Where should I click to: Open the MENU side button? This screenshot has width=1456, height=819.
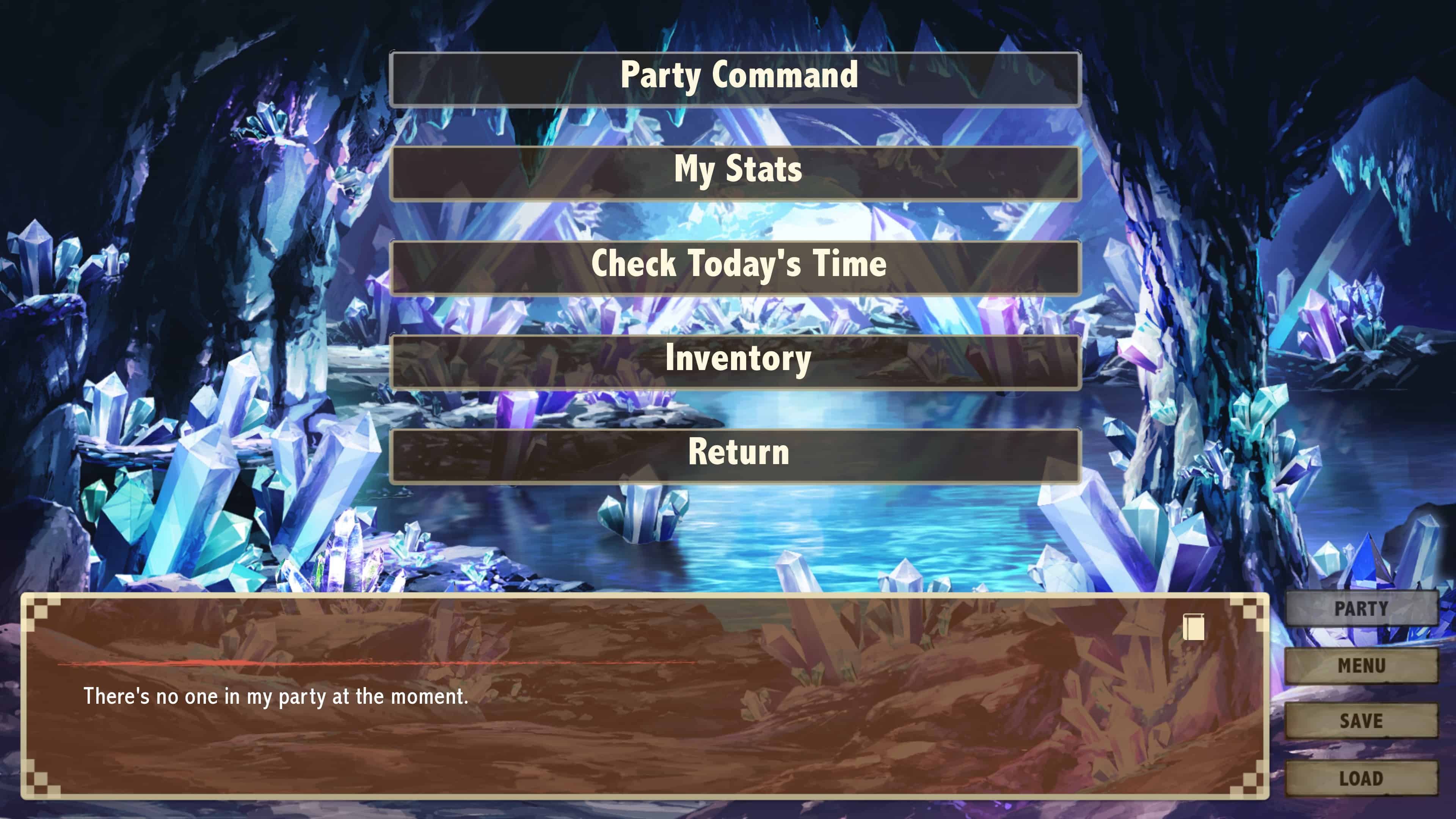1361,665
